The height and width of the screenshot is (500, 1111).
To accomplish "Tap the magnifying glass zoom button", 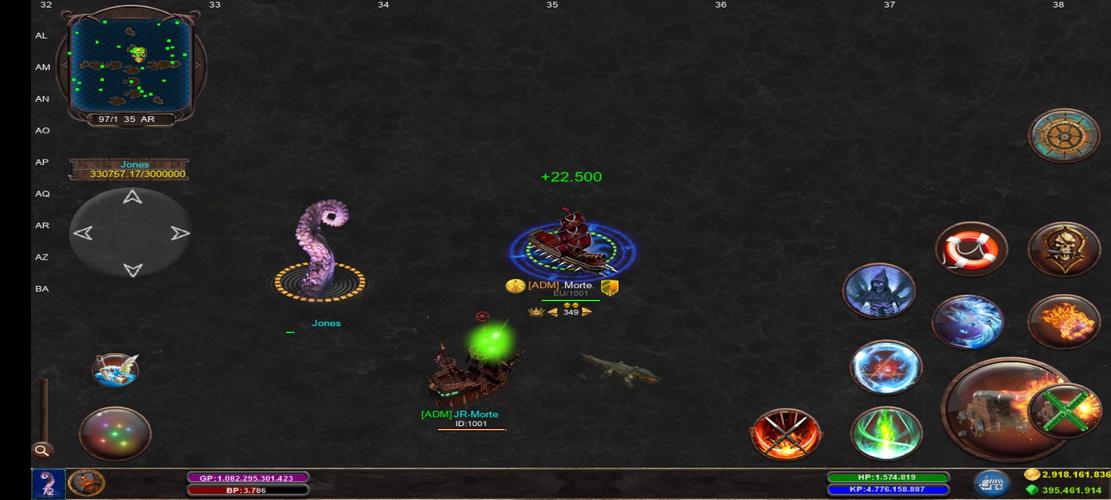I will pyautogui.click(x=42, y=451).
